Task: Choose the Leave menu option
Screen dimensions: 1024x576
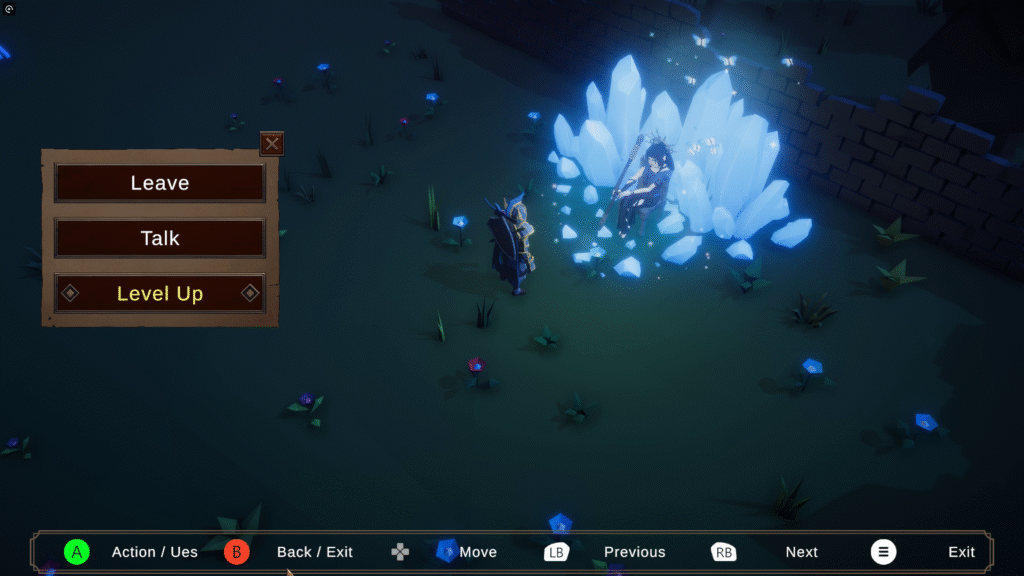Action: click(160, 183)
